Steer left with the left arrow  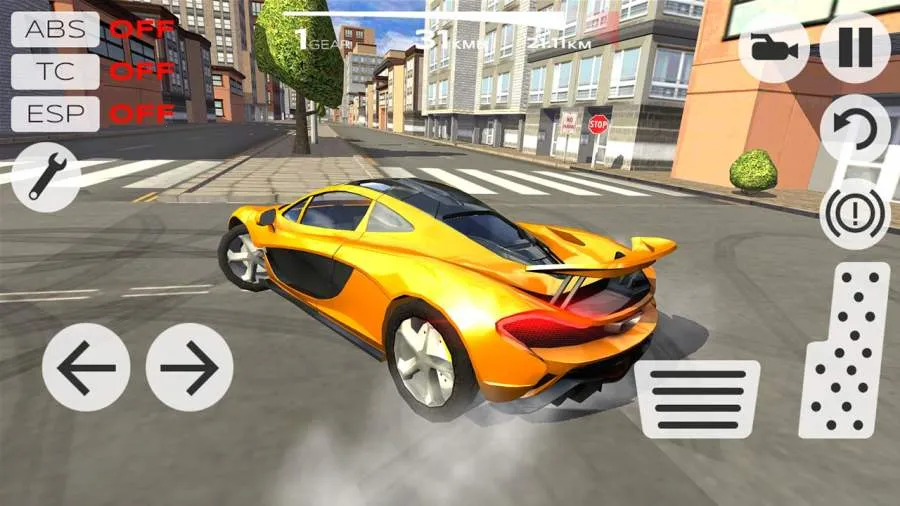tap(86, 367)
